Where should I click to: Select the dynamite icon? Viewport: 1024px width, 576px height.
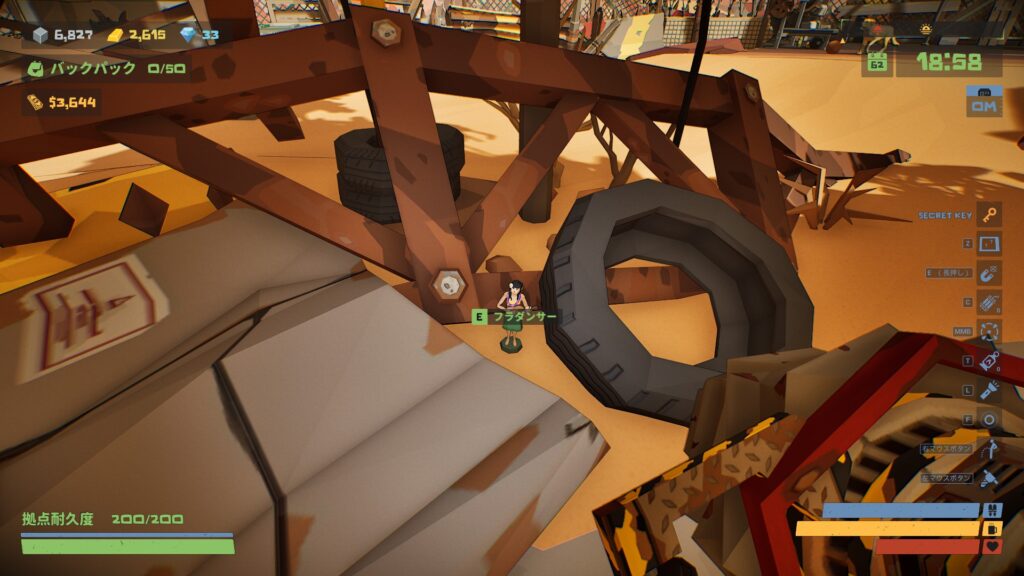[989, 302]
